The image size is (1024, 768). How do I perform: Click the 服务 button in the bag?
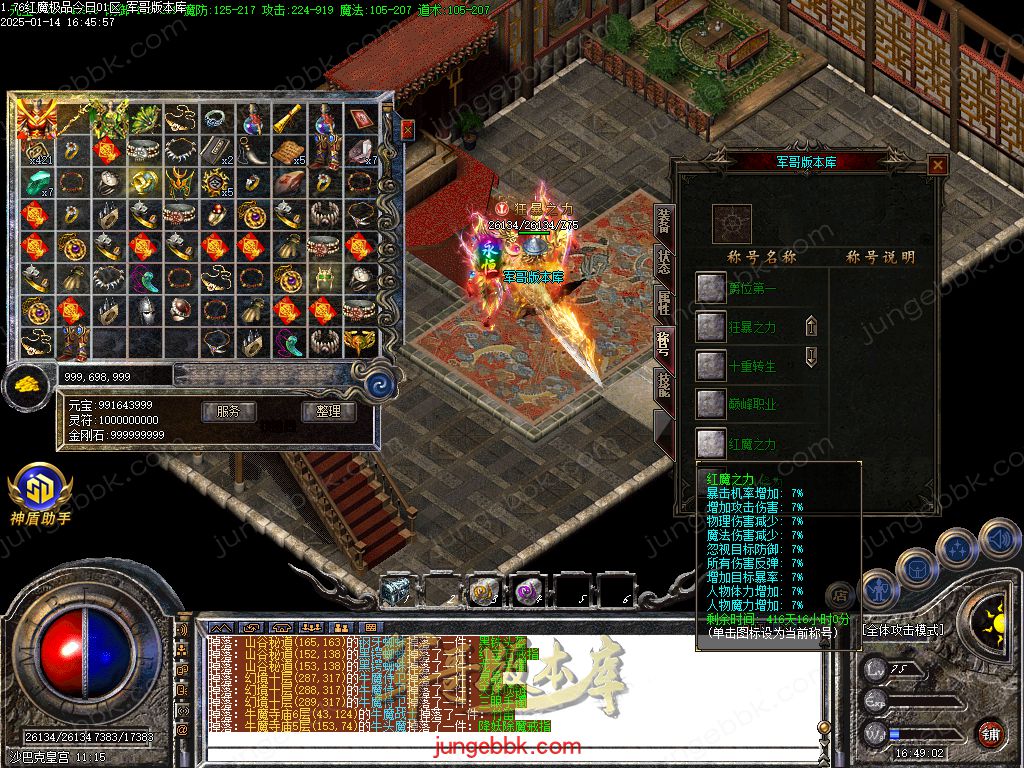228,411
